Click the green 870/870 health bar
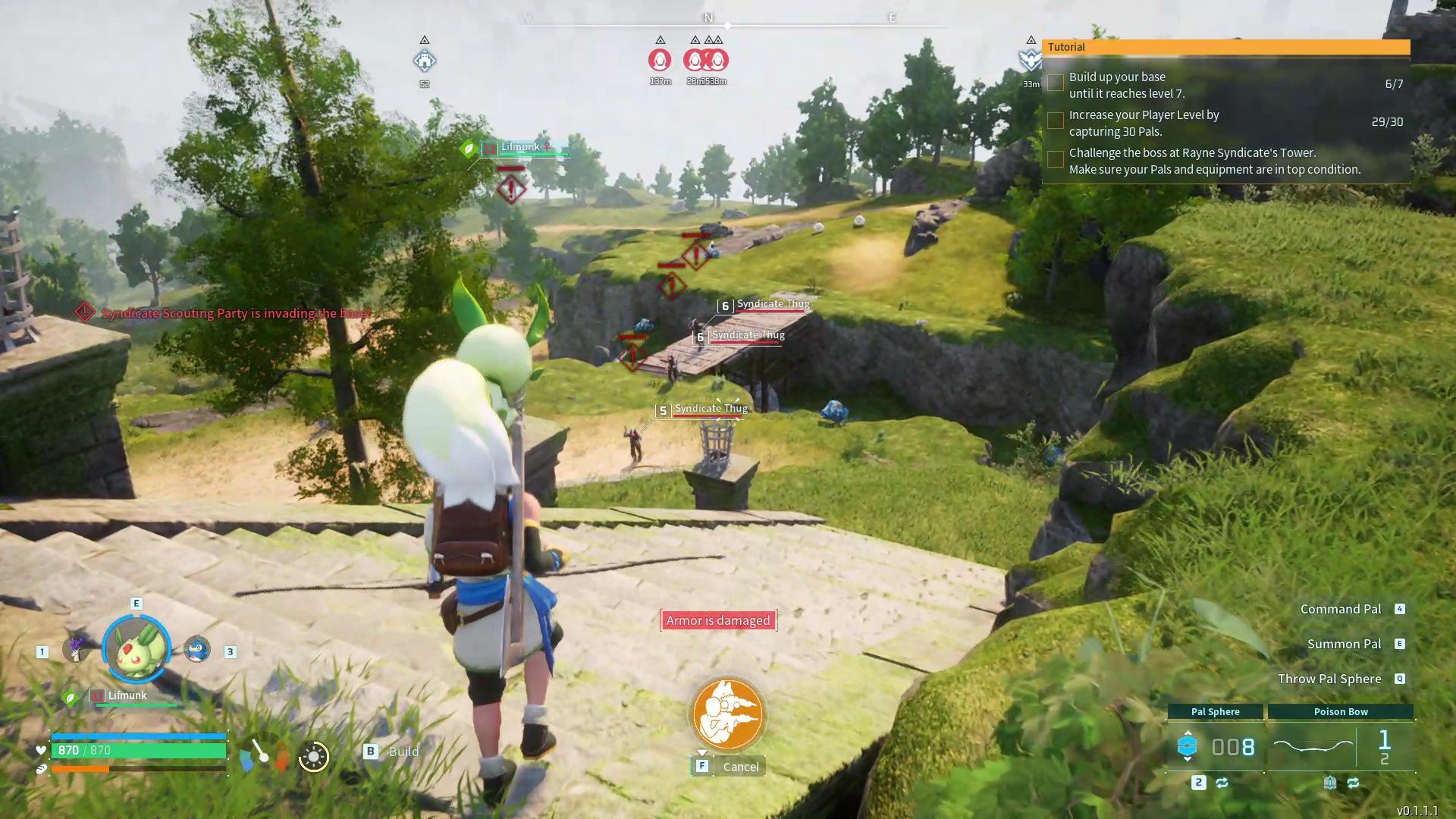Image resolution: width=1456 pixels, height=819 pixels. click(x=136, y=750)
